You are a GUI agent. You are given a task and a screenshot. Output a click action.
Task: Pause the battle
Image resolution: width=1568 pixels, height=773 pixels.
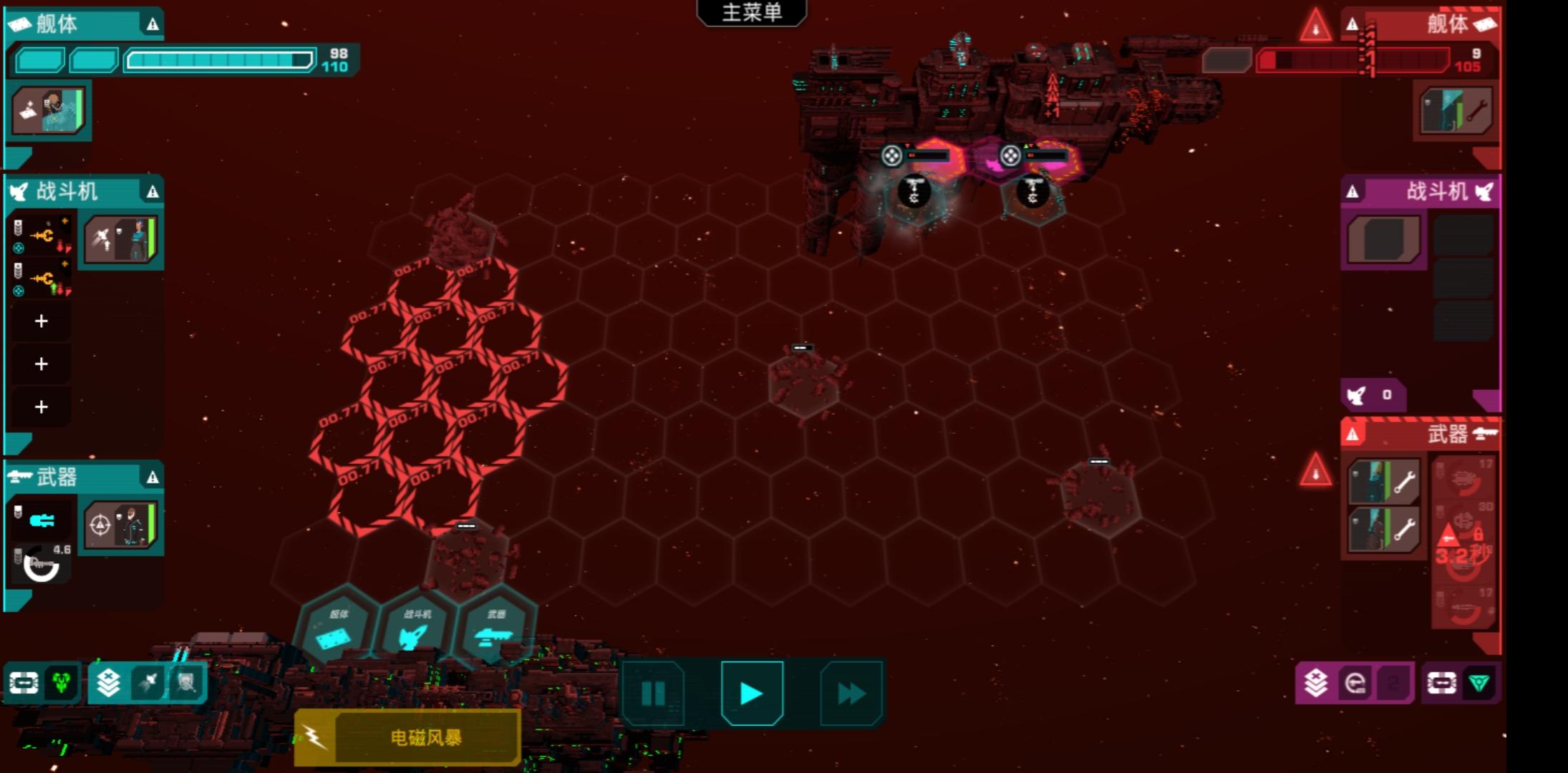pyautogui.click(x=653, y=693)
